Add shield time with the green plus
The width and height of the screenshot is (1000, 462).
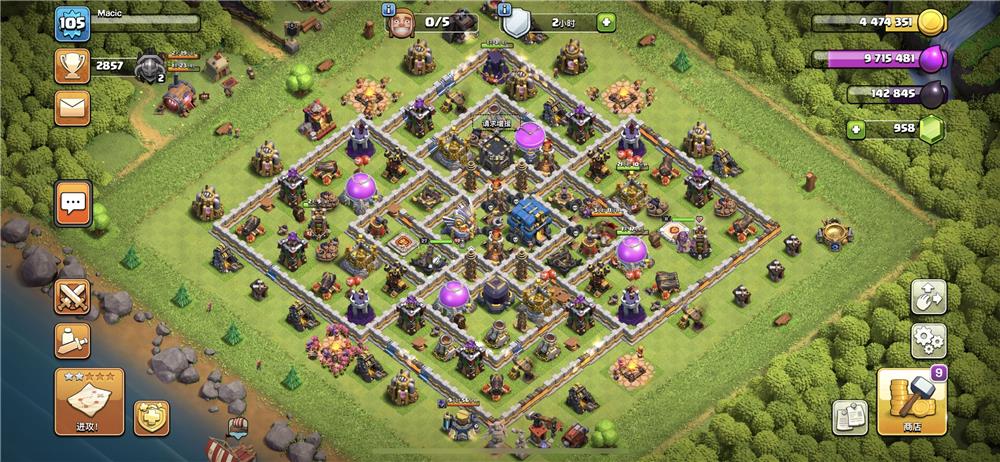(x=607, y=22)
